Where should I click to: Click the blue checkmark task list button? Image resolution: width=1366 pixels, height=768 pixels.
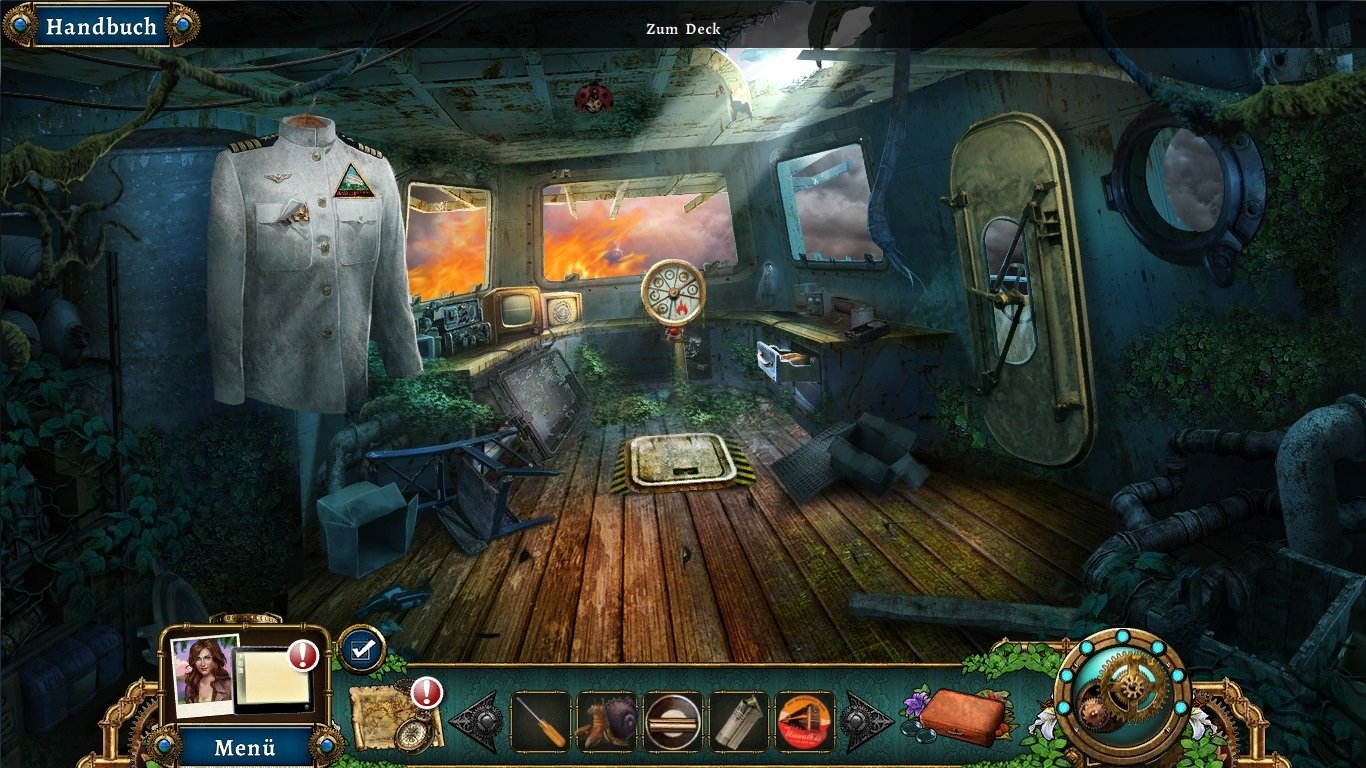coord(361,649)
